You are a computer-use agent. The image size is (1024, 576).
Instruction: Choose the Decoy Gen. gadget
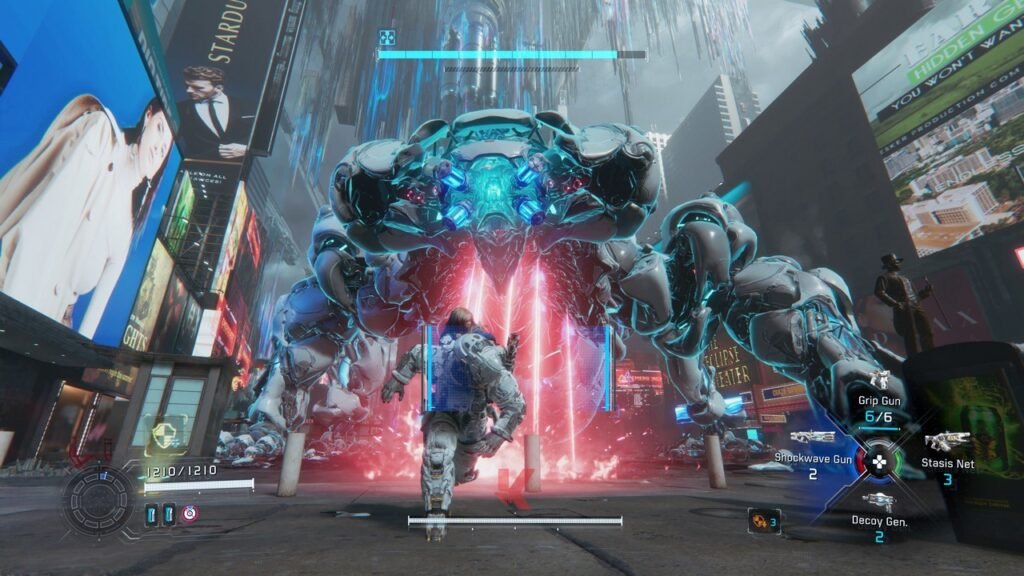coord(878,501)
